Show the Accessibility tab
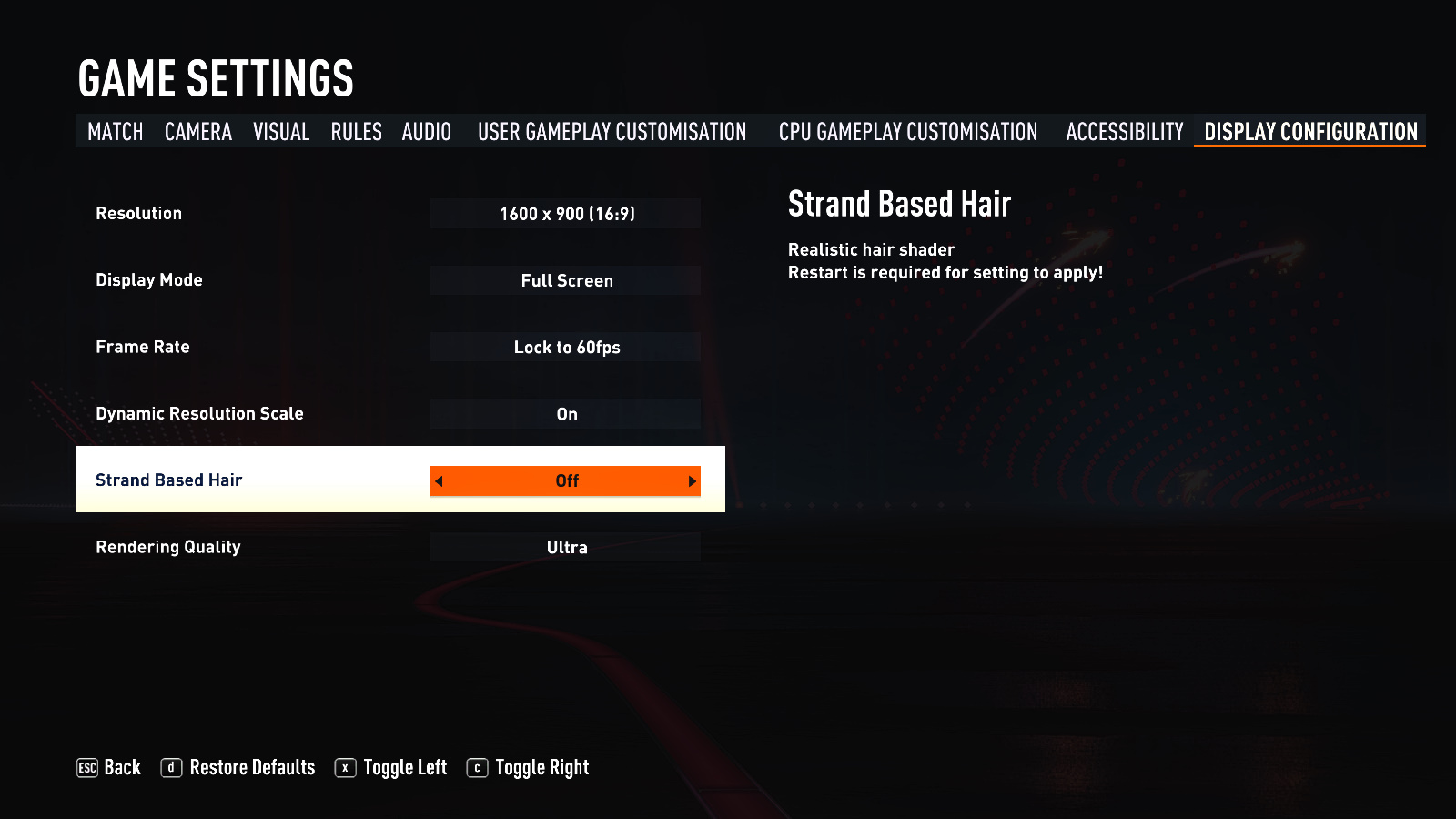Screen dimensions: 1456x819 coord(1125,132)
